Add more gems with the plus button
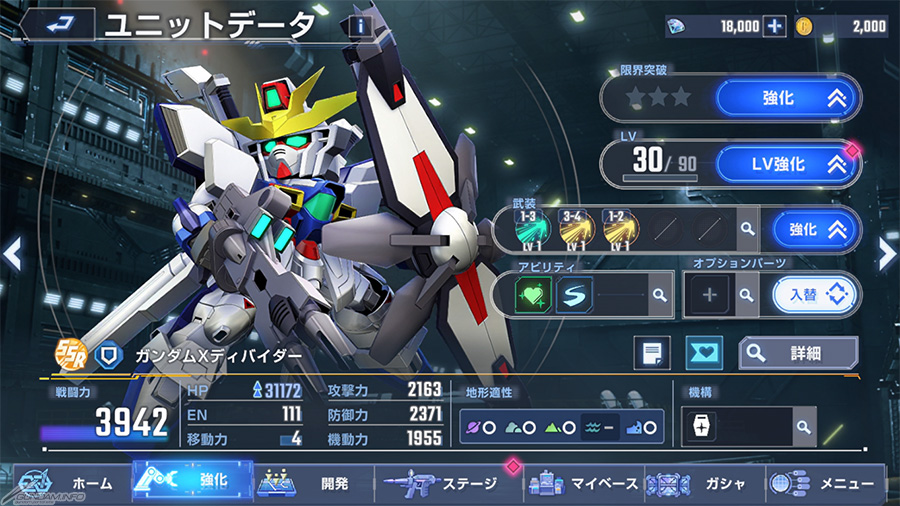This screenshot has height=506, width=900. [774, 27]
